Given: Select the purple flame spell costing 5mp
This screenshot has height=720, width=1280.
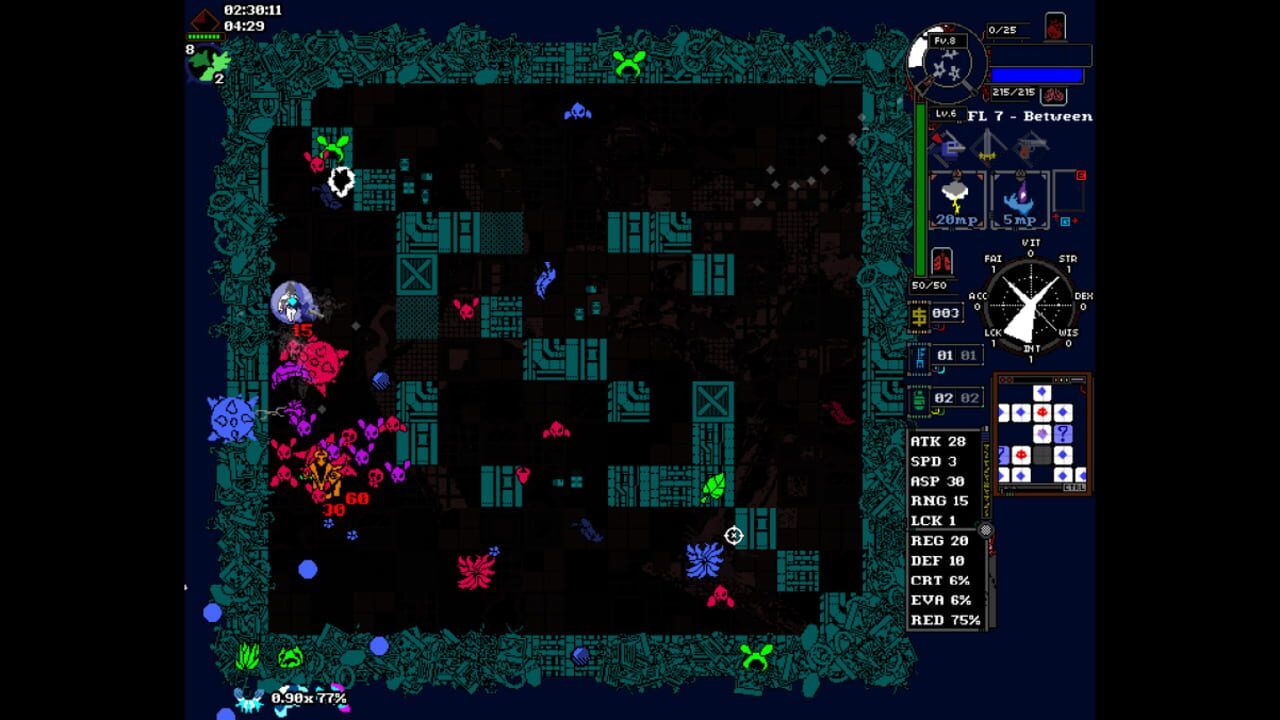Looking at the screenshot, I should click(x=1018, y=200).
